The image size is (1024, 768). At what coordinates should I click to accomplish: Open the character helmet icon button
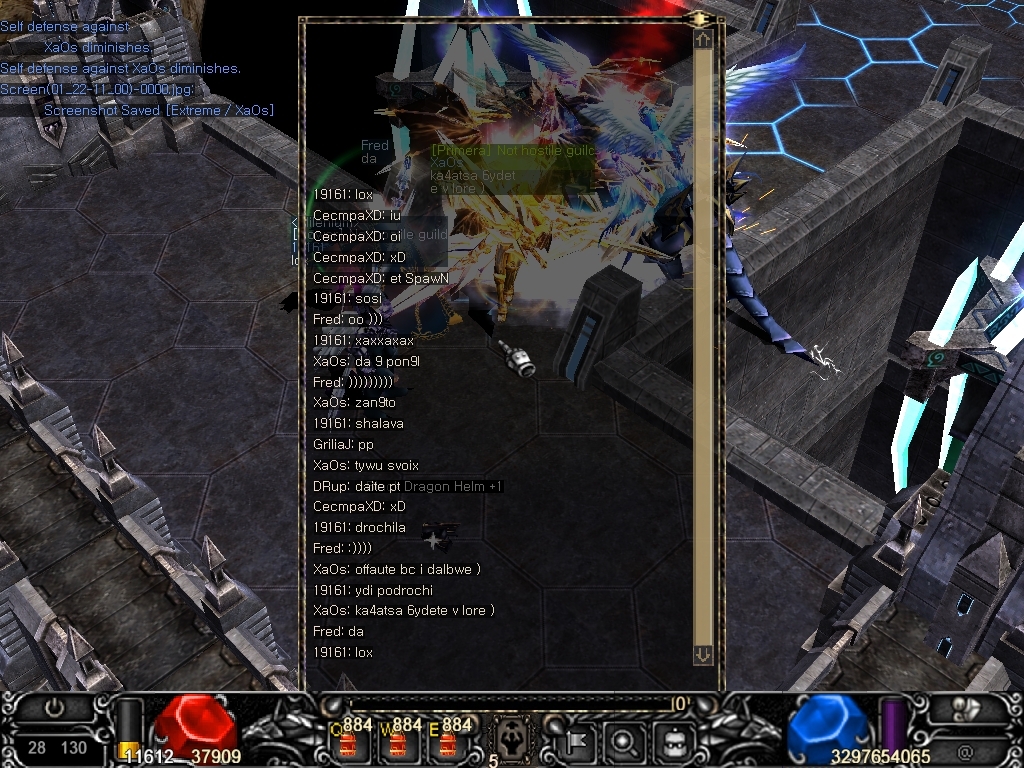click(x=672, y=742)
